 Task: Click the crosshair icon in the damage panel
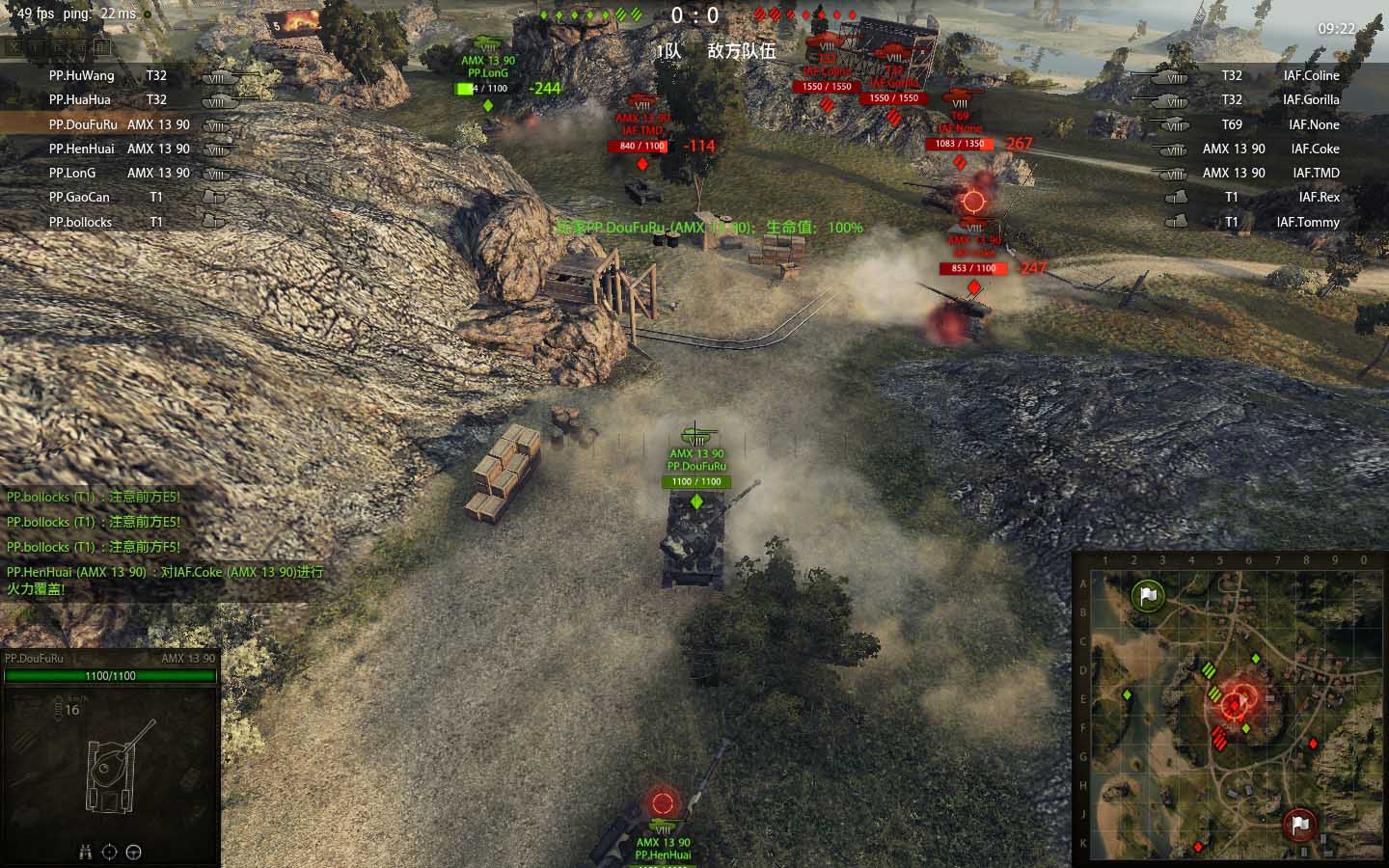(109, 852)
